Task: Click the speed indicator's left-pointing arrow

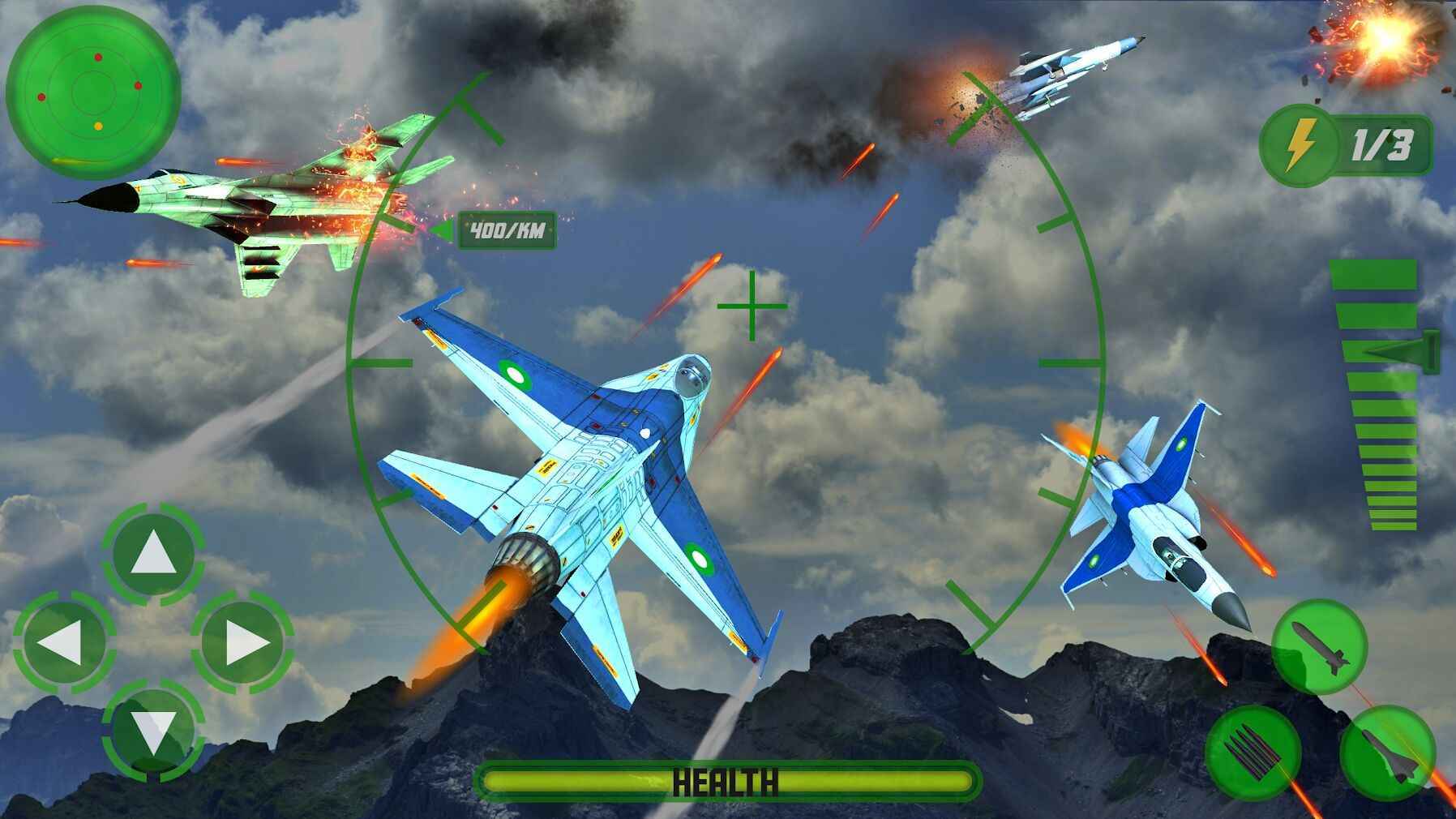Action: 444,229
